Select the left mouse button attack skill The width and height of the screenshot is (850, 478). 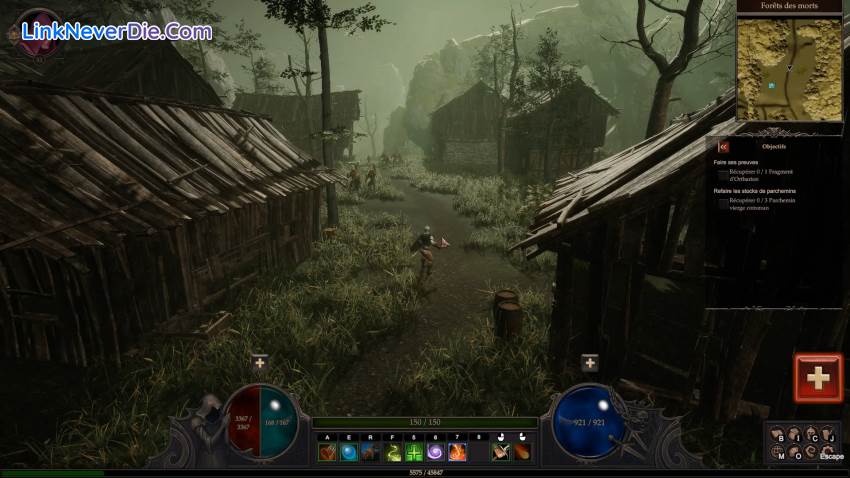[501, 453]
